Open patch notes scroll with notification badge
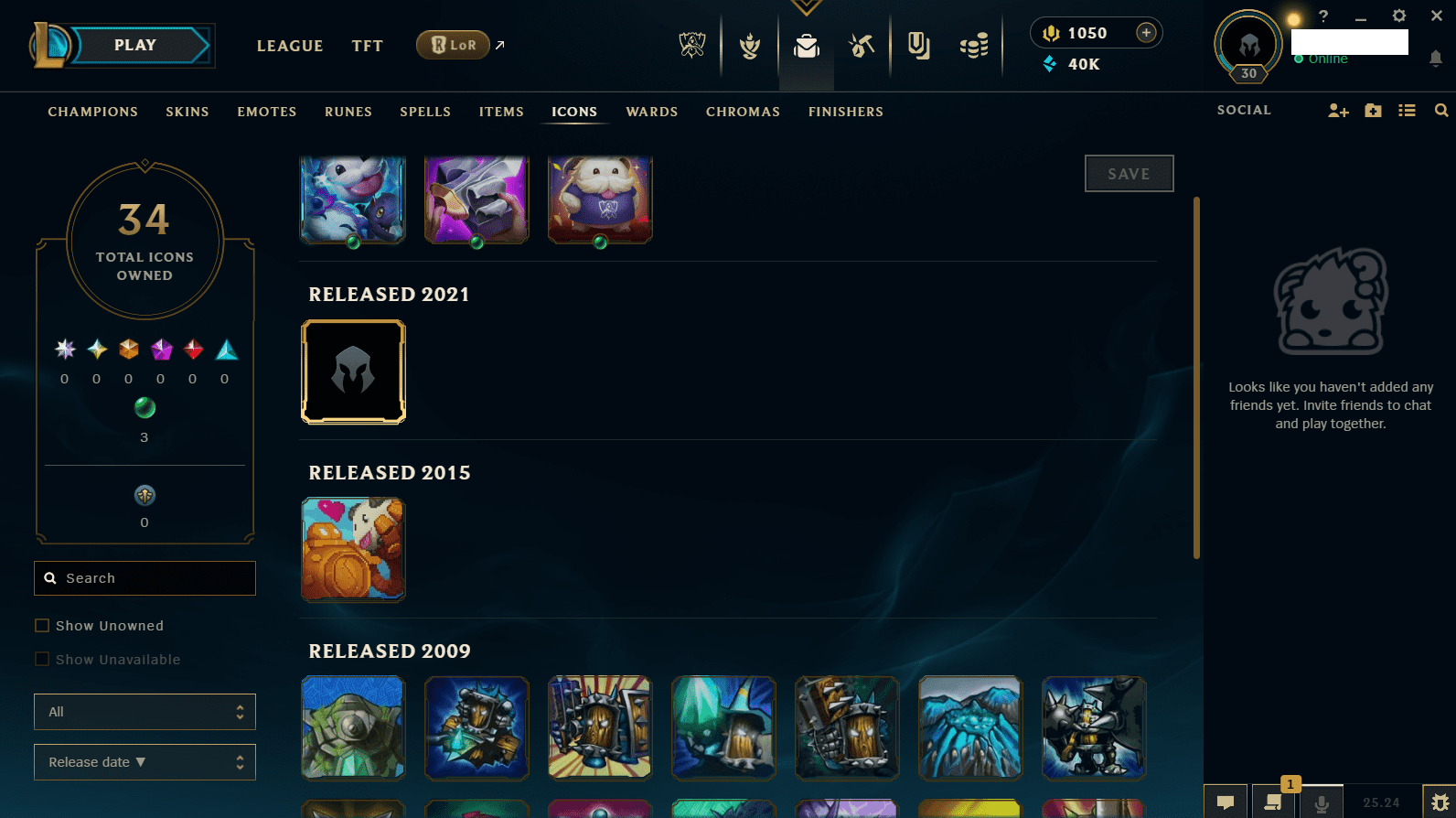 [x=1272, y=804]
